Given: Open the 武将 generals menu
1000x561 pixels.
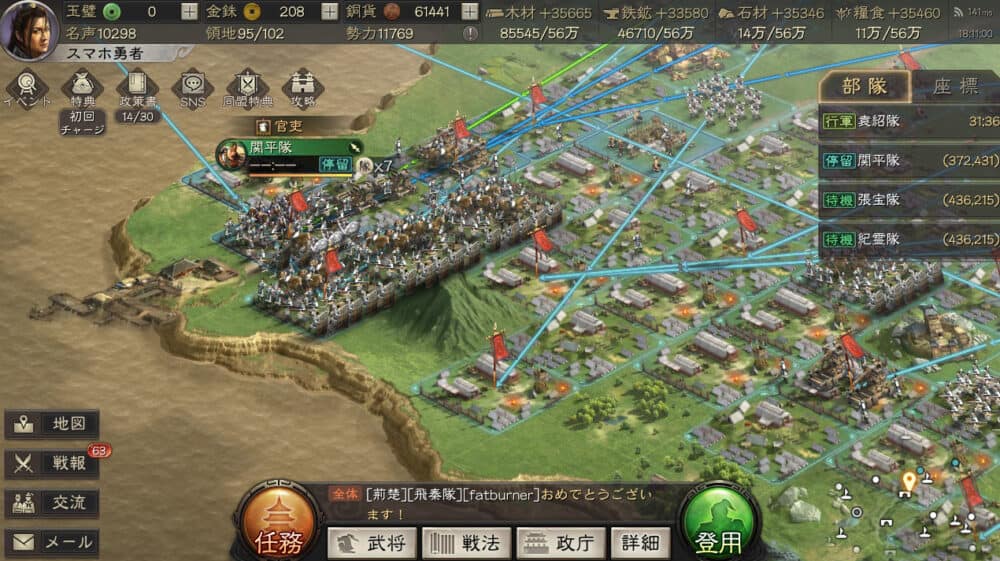Looking at the screenshot, I should pos(372,543).
